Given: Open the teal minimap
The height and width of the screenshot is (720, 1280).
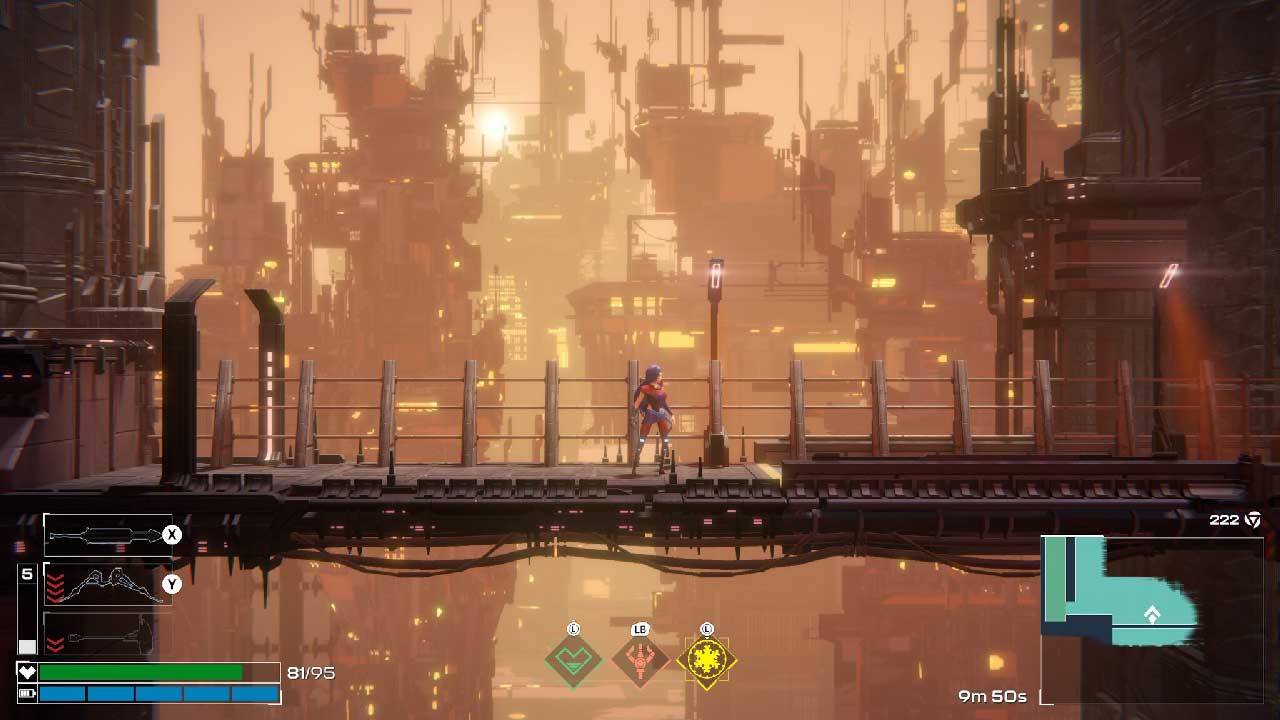Looking at the screenshot, I should coord(1150,618).
